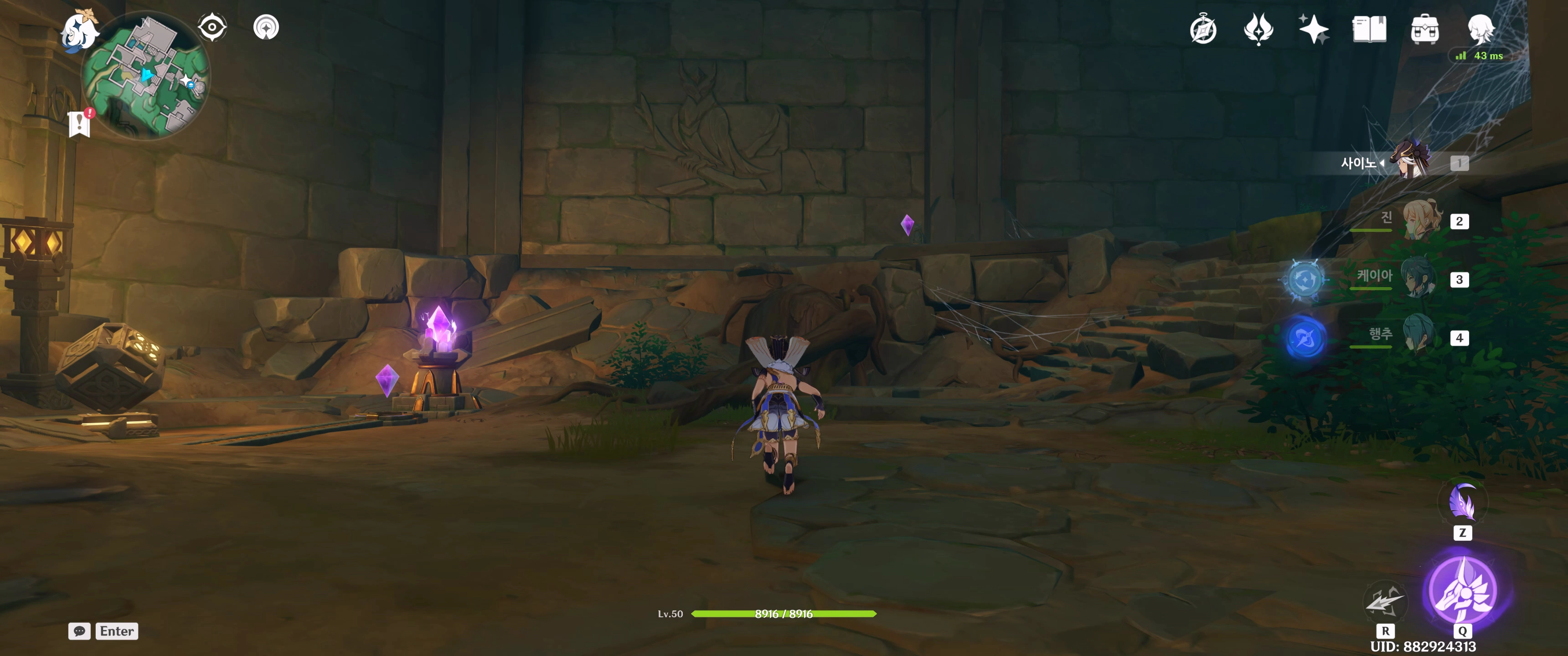Image resolution: width=1568 pixels, height=656 pixels.
Task: Open the book-shaped handbook icon
Action: click(x=1369, y=29)
